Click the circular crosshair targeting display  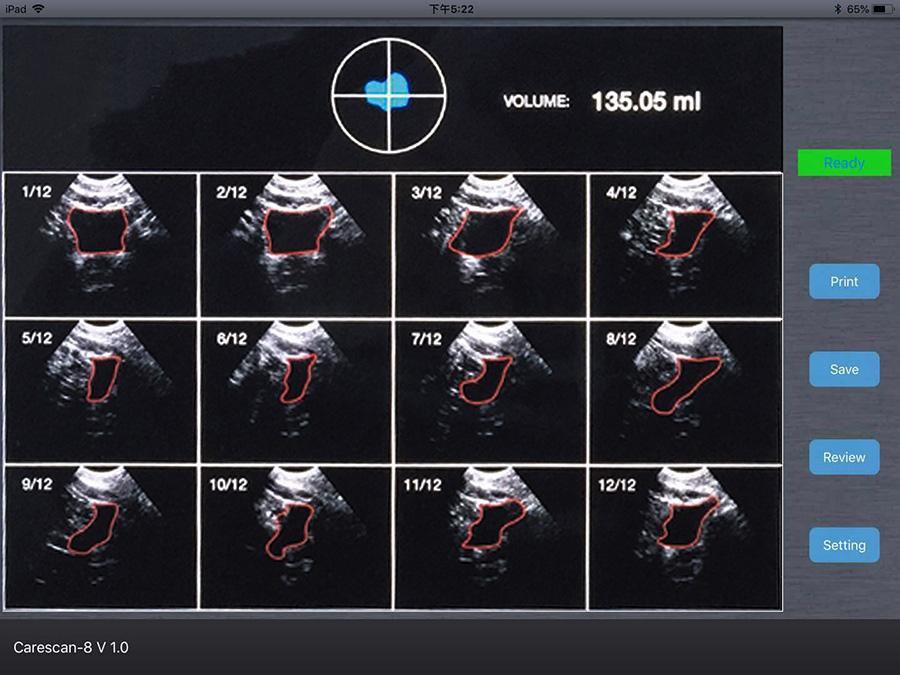pos(388,95)
